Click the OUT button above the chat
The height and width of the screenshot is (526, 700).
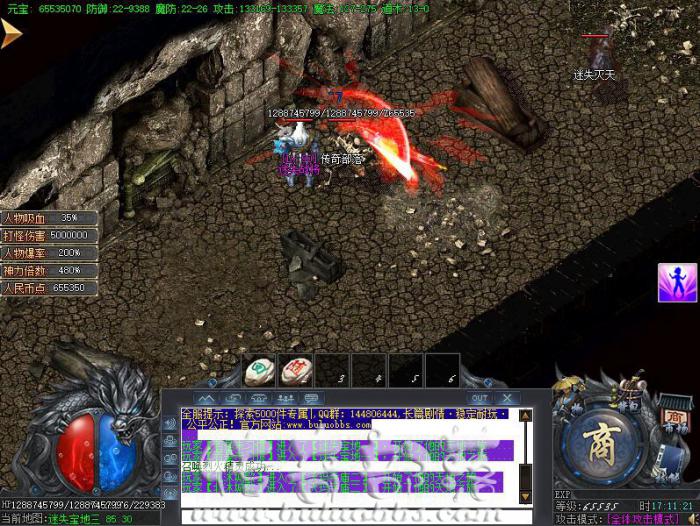coord(480,398)
